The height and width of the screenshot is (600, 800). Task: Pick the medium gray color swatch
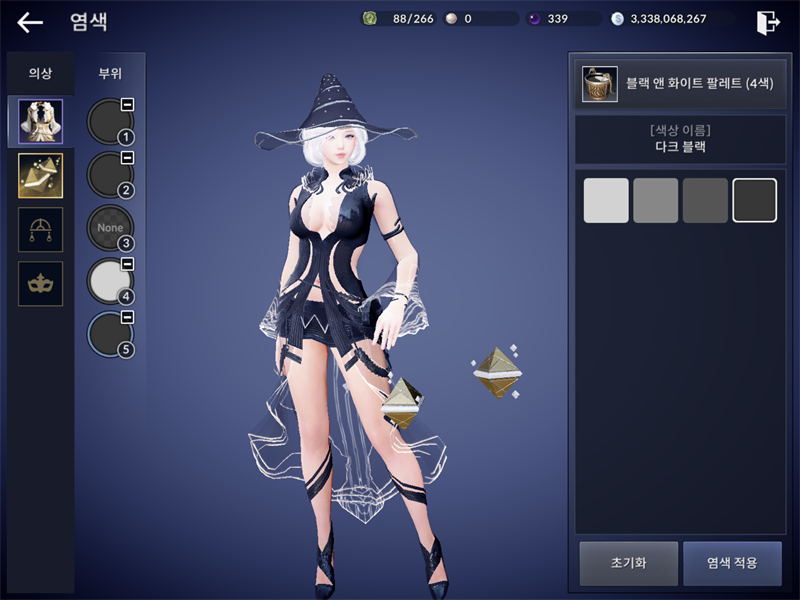point(656,200)
